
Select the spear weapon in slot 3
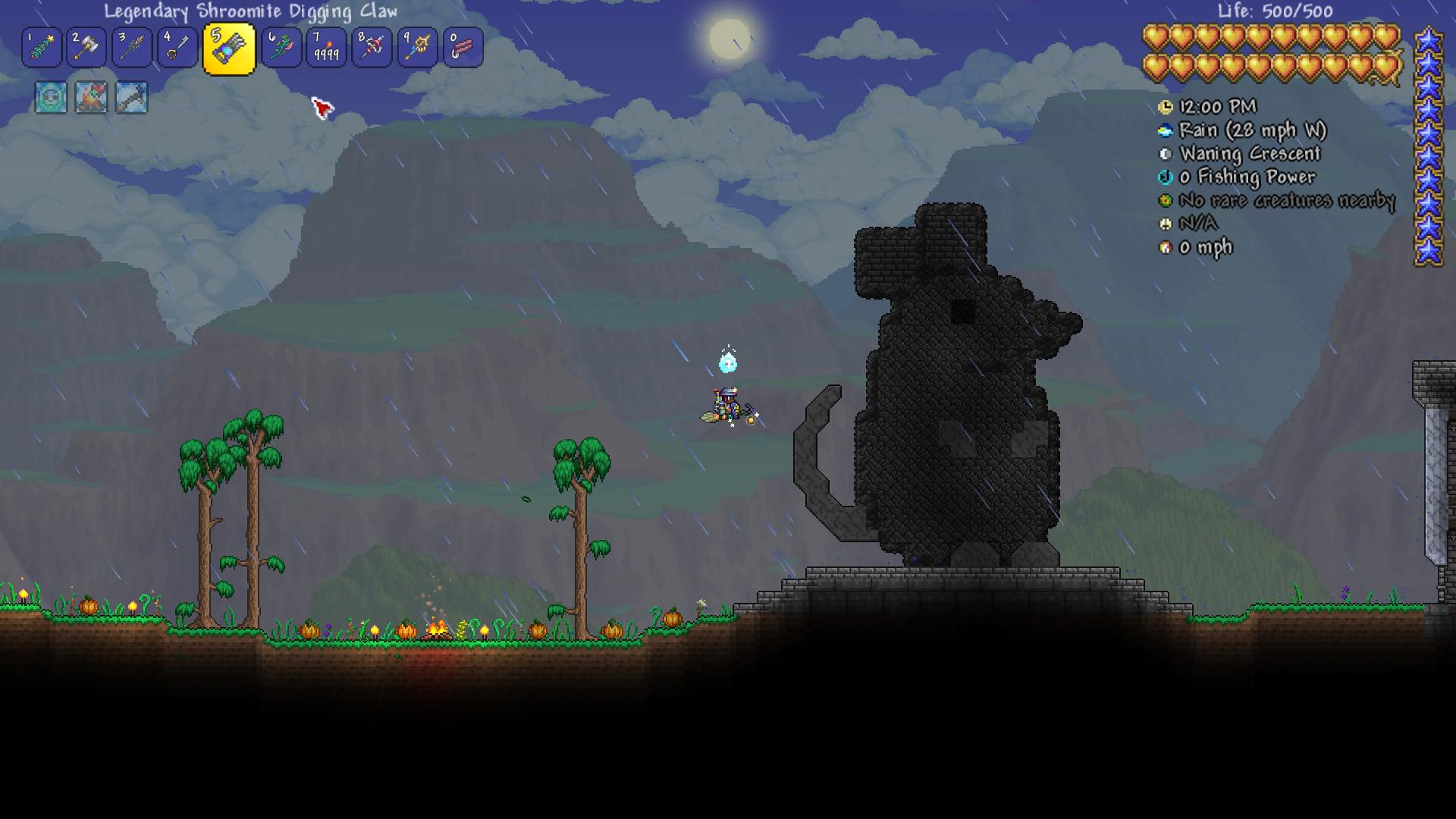[x=132, y=49]
